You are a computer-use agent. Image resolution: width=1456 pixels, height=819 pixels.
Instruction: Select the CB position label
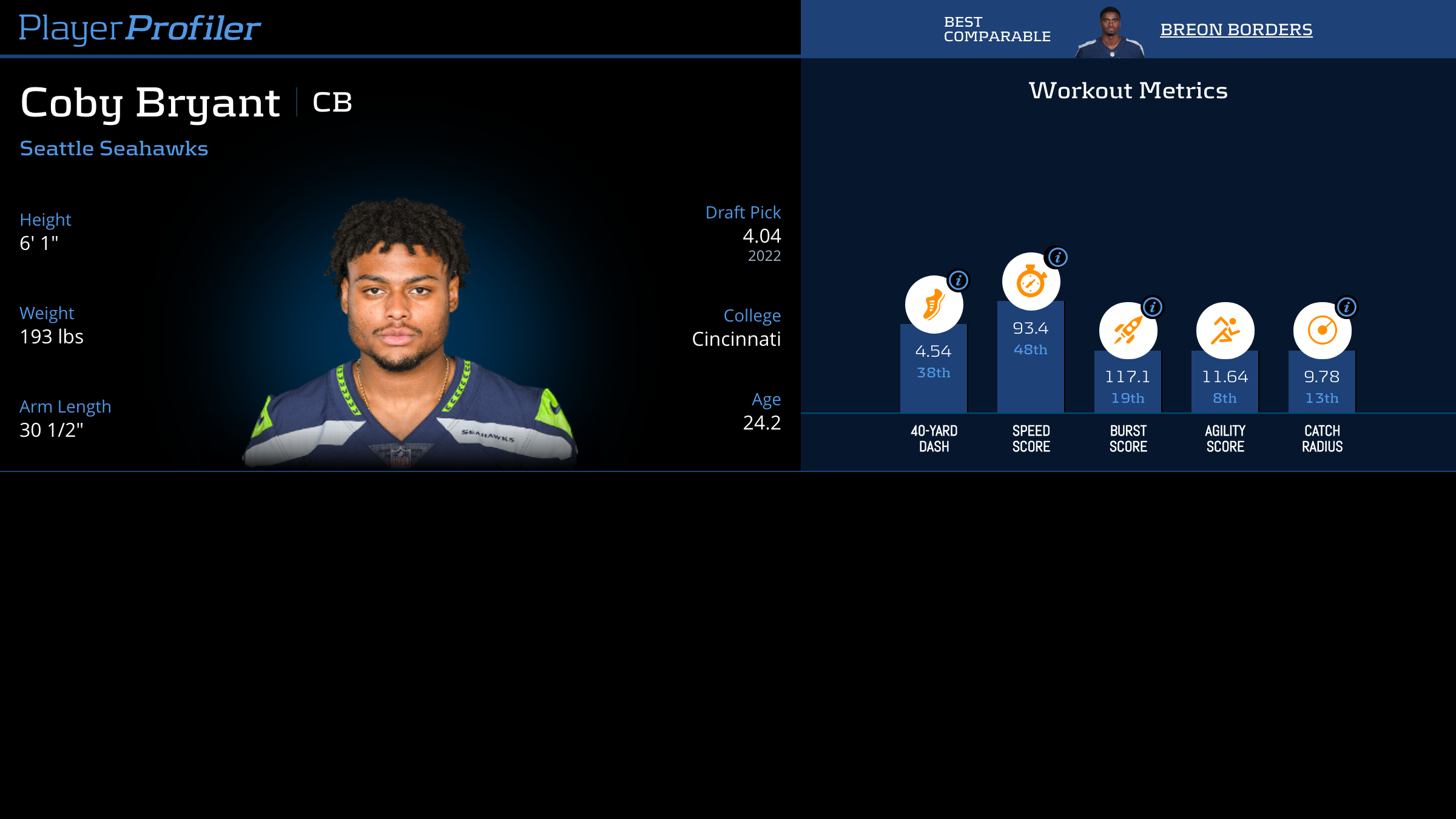pyautogui.click(x=331, y=103)
